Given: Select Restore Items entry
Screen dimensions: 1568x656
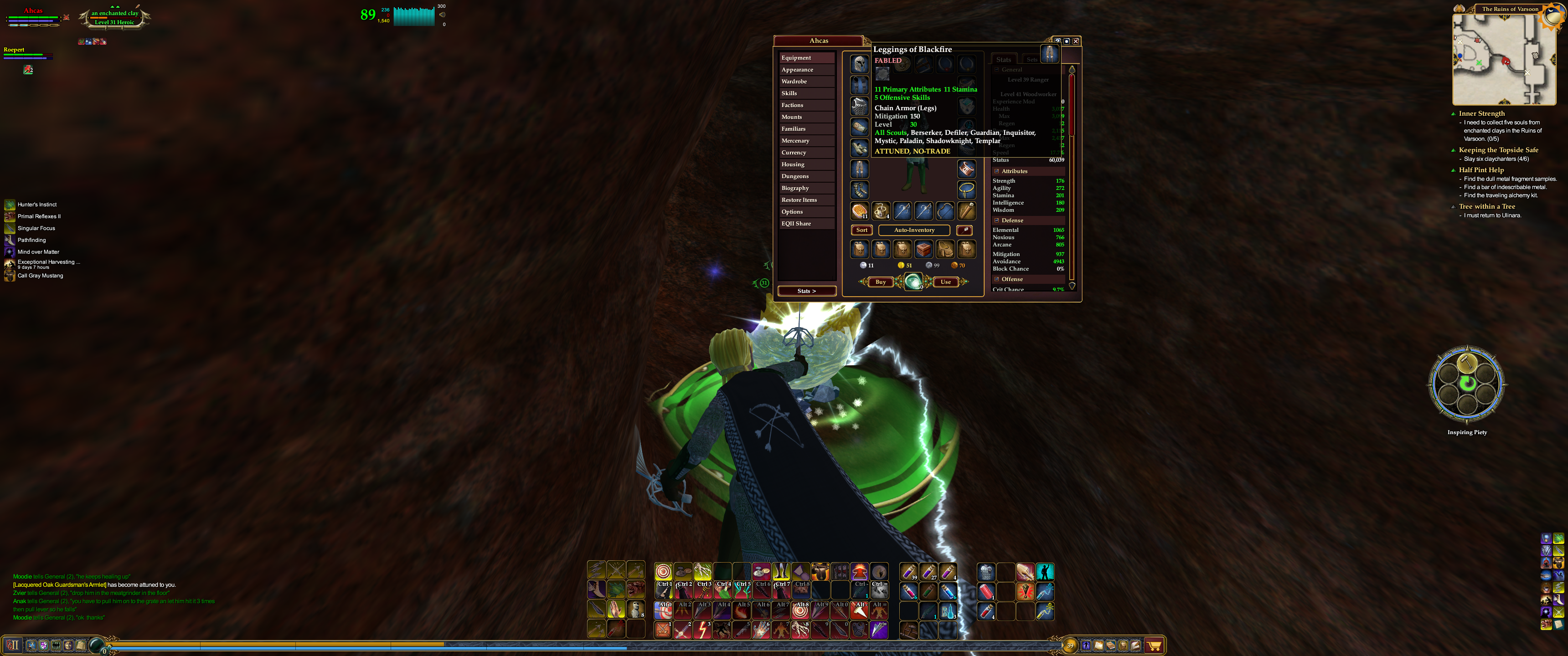Looking at the screenshot, I should pyautogui.click(x=799, y=200).
